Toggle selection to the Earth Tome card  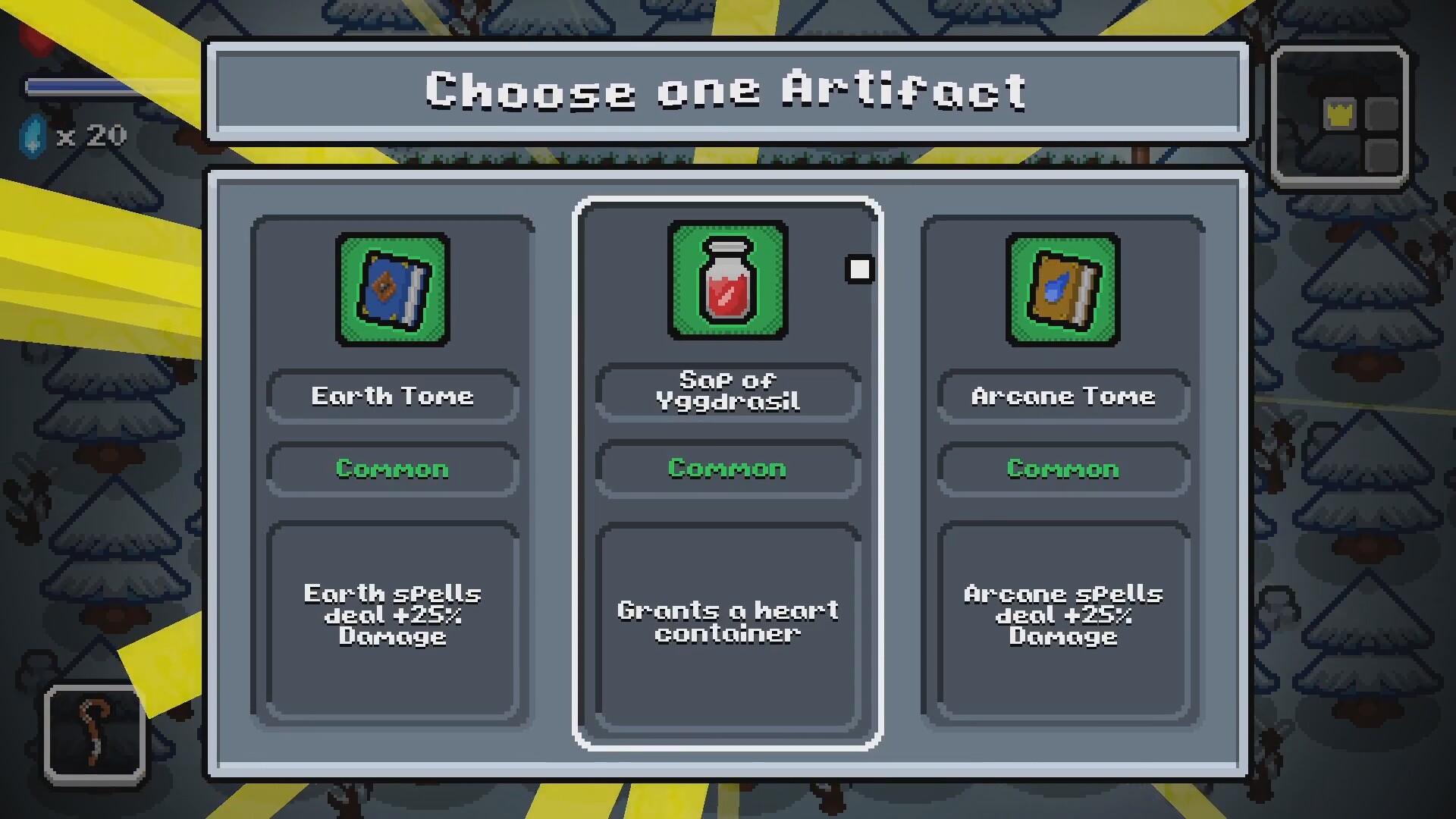392,470
